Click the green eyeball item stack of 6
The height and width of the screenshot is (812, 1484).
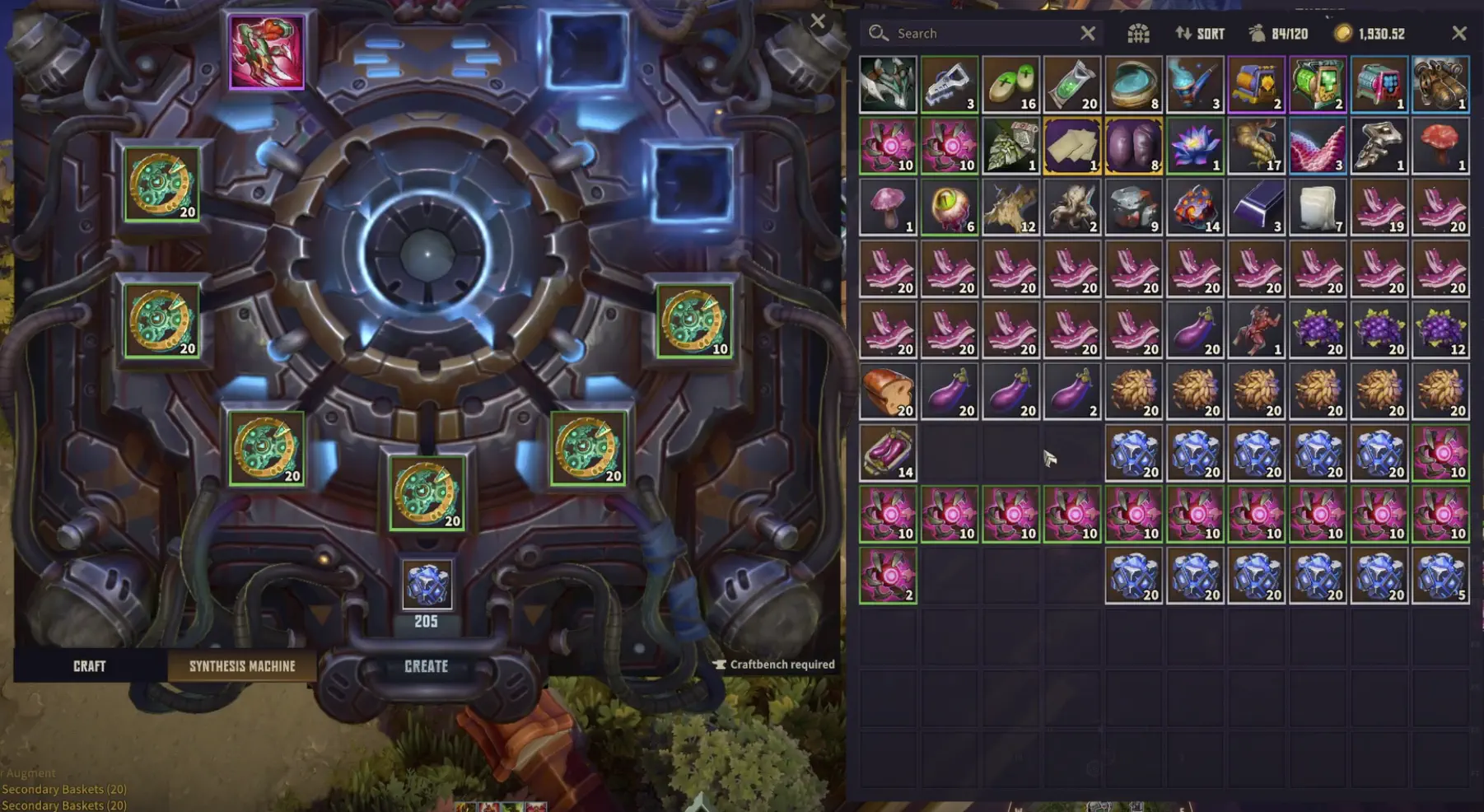point(949,206)
